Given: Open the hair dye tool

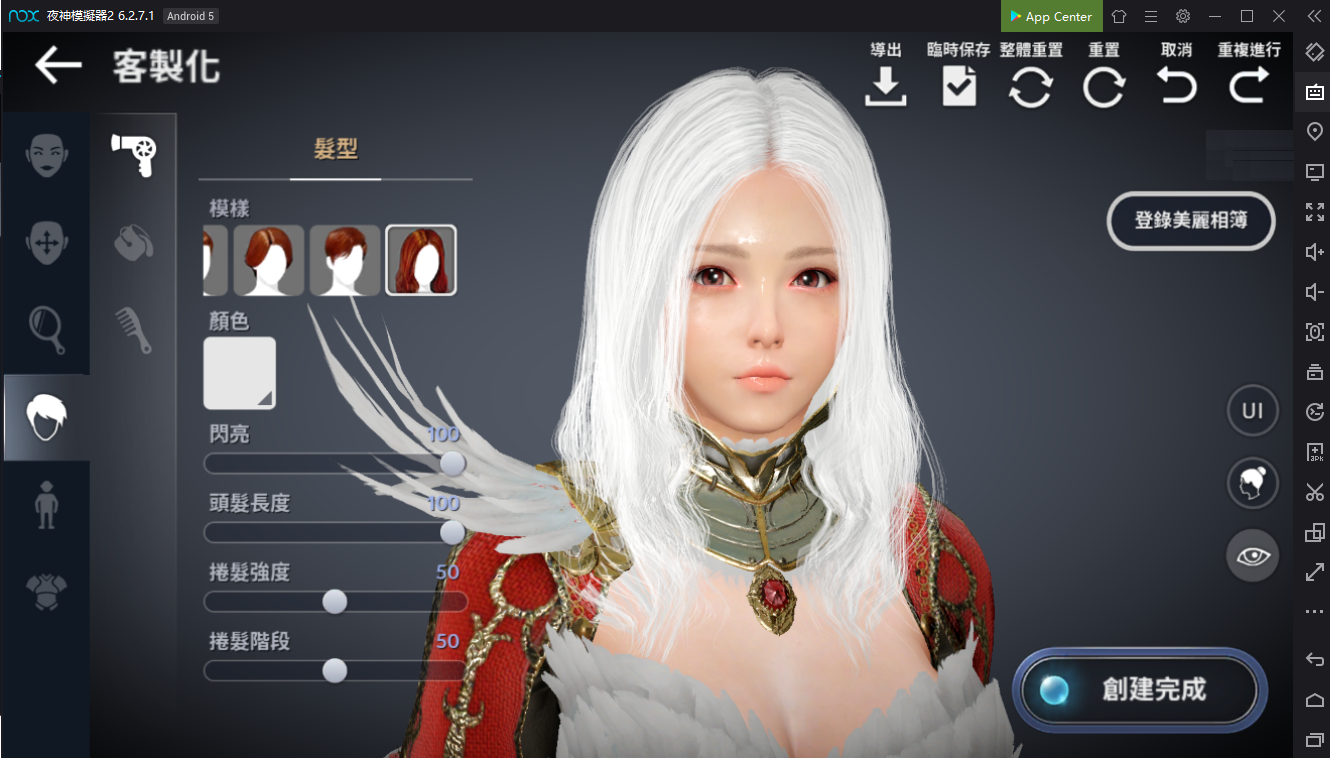Looking at the screenshot, I should [x=135, y=243].
